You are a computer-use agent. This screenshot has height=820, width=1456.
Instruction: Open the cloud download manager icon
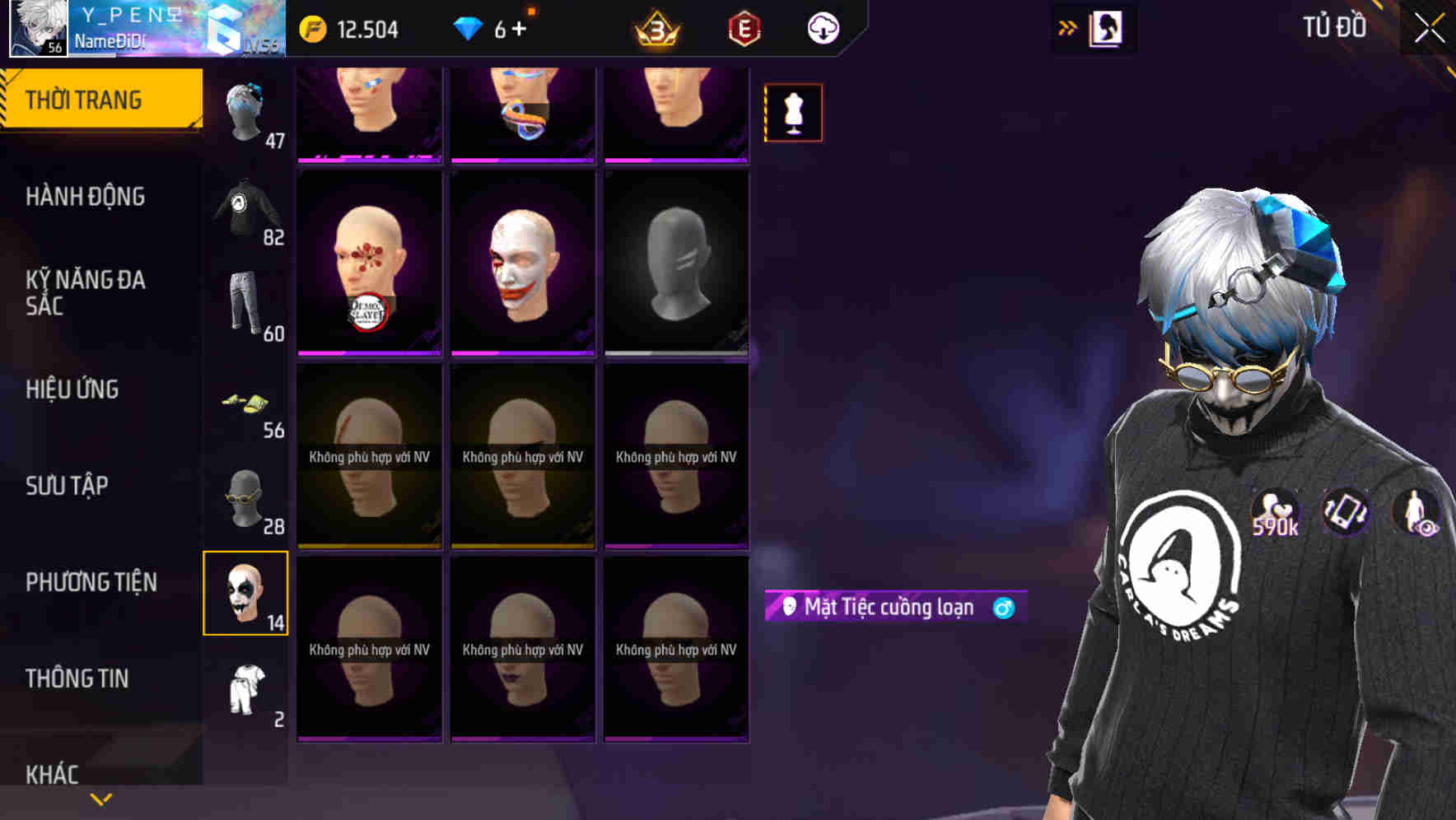(x=824, y=27)
